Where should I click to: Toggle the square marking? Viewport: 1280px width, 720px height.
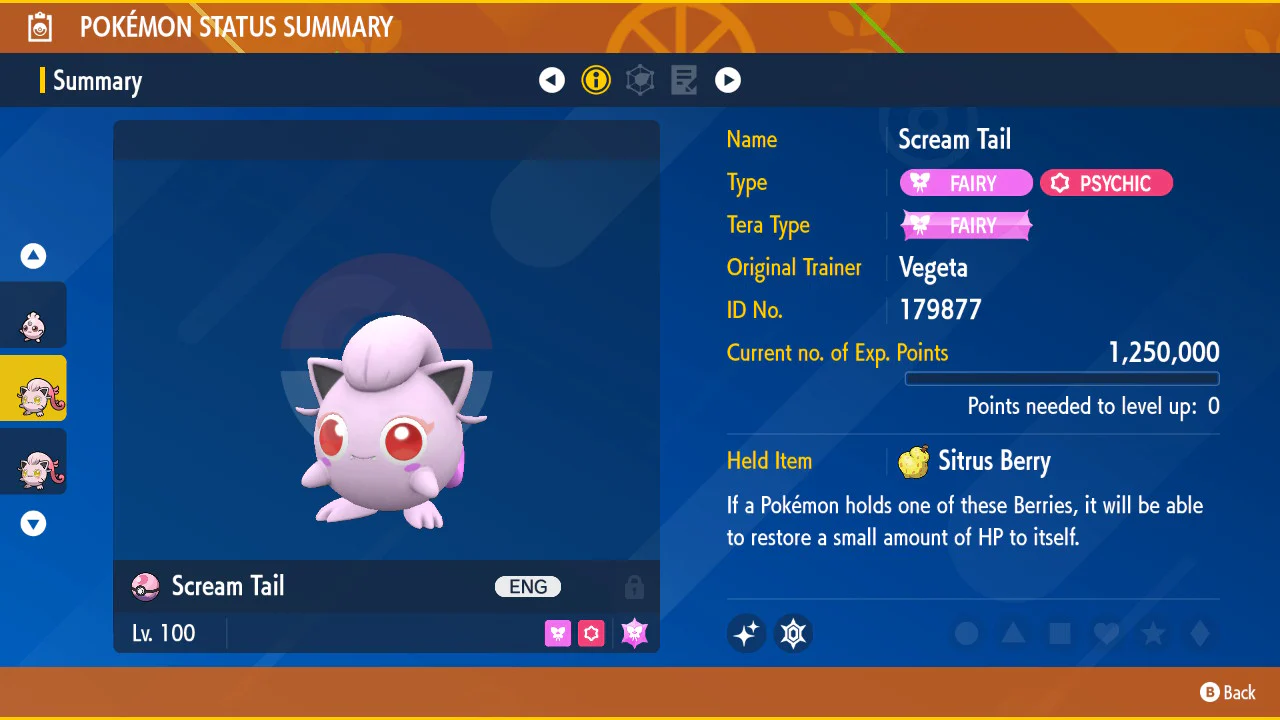[x=1060, y=633]
